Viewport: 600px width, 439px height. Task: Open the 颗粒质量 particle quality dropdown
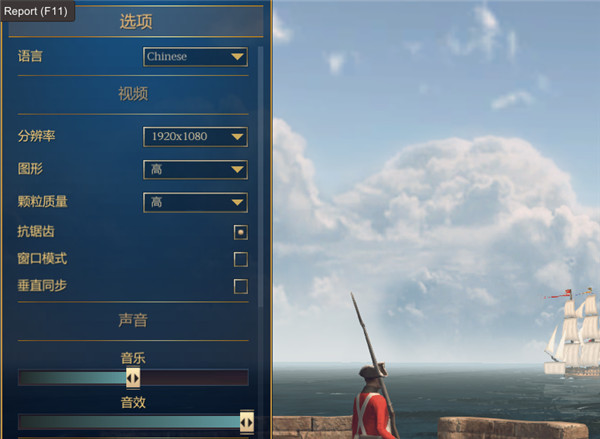pos(195,202)
